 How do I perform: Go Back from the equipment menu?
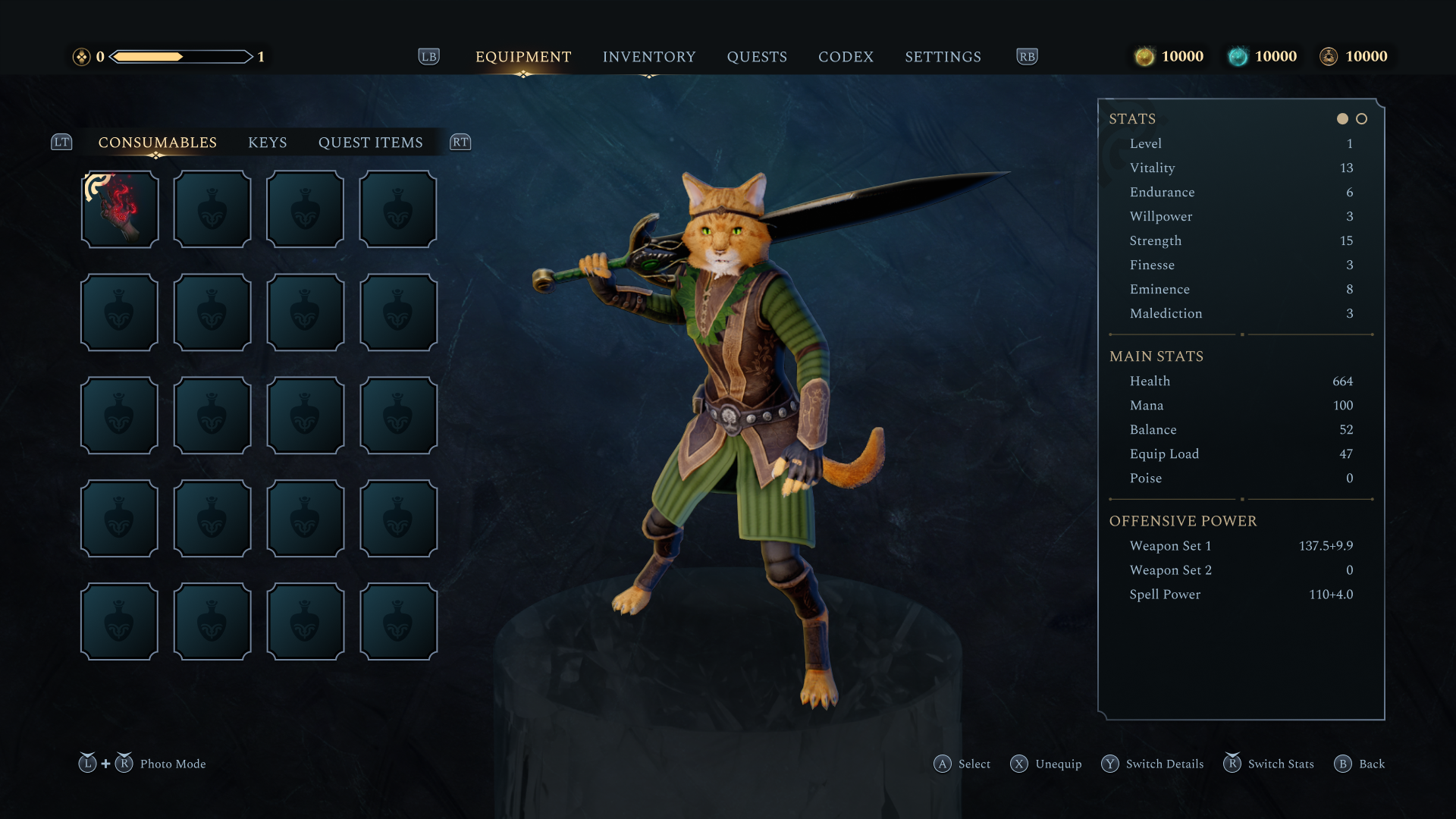coord(1360,764)
